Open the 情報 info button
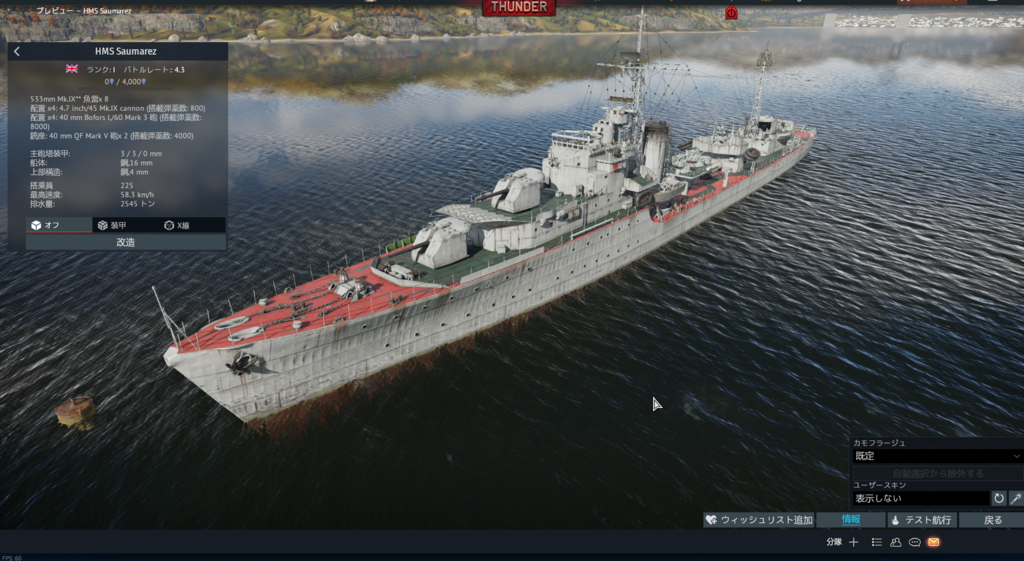The image size is (1024, 561). click(x=850, y=520)
